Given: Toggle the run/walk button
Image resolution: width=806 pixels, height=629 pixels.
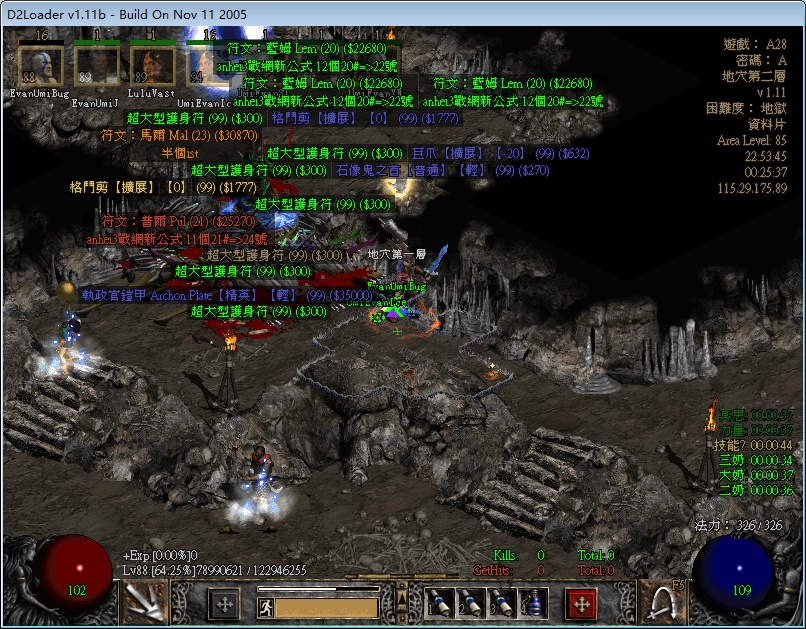Looking at the screenshot, I should 266,606.
